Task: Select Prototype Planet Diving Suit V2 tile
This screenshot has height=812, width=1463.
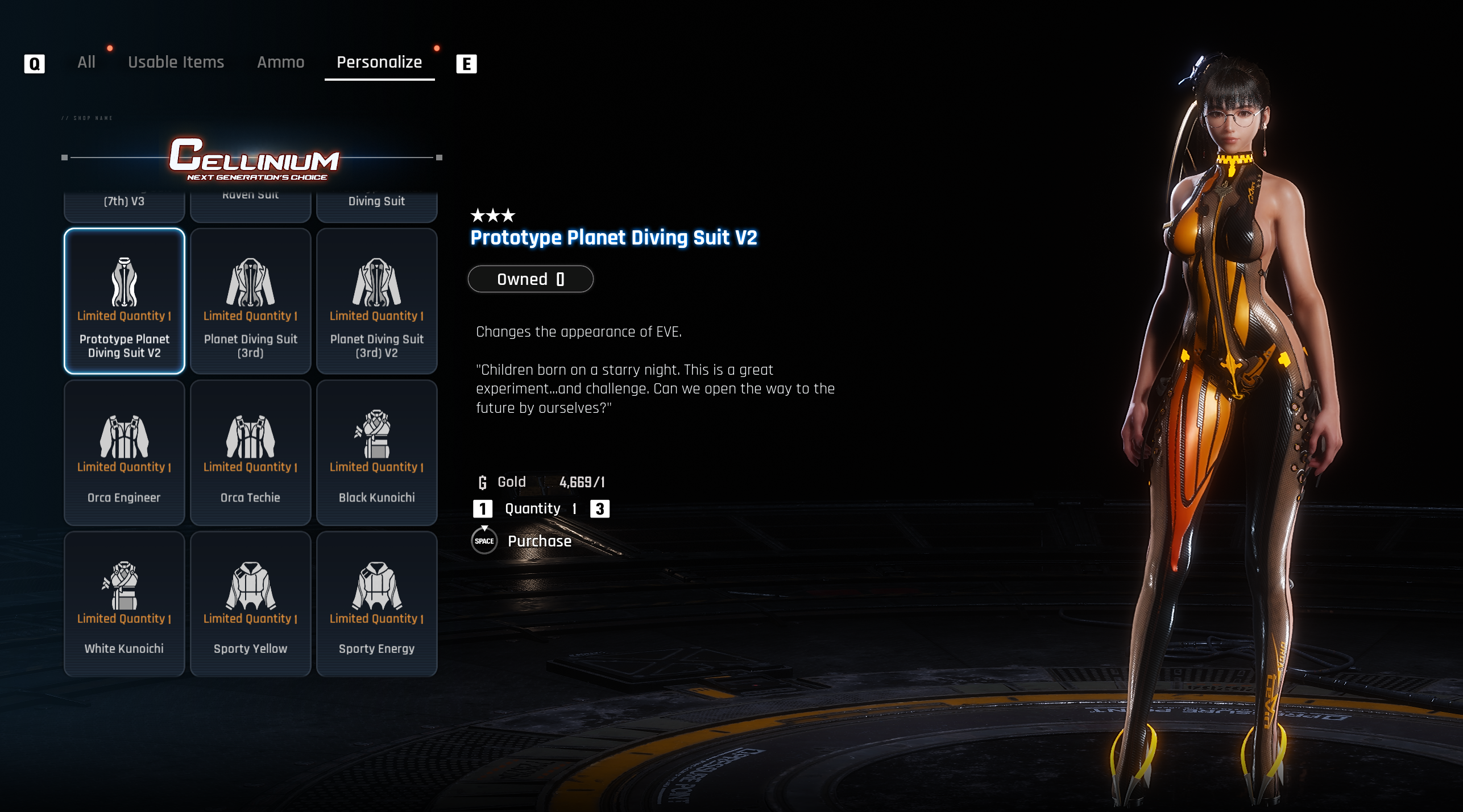Action: click(125, 301)
